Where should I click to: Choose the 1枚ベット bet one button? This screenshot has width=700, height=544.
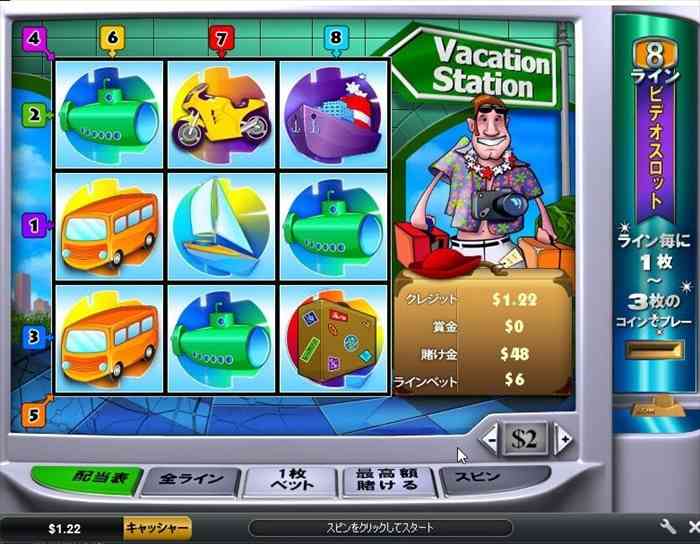tap(290, 481)
